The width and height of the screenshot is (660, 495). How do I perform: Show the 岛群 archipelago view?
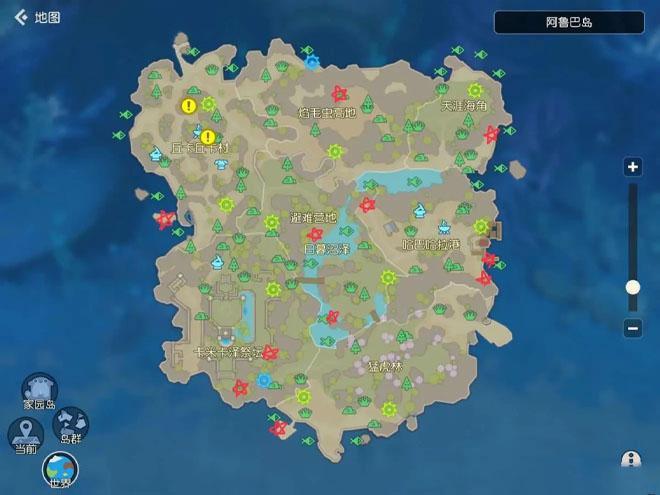(70, 425)
